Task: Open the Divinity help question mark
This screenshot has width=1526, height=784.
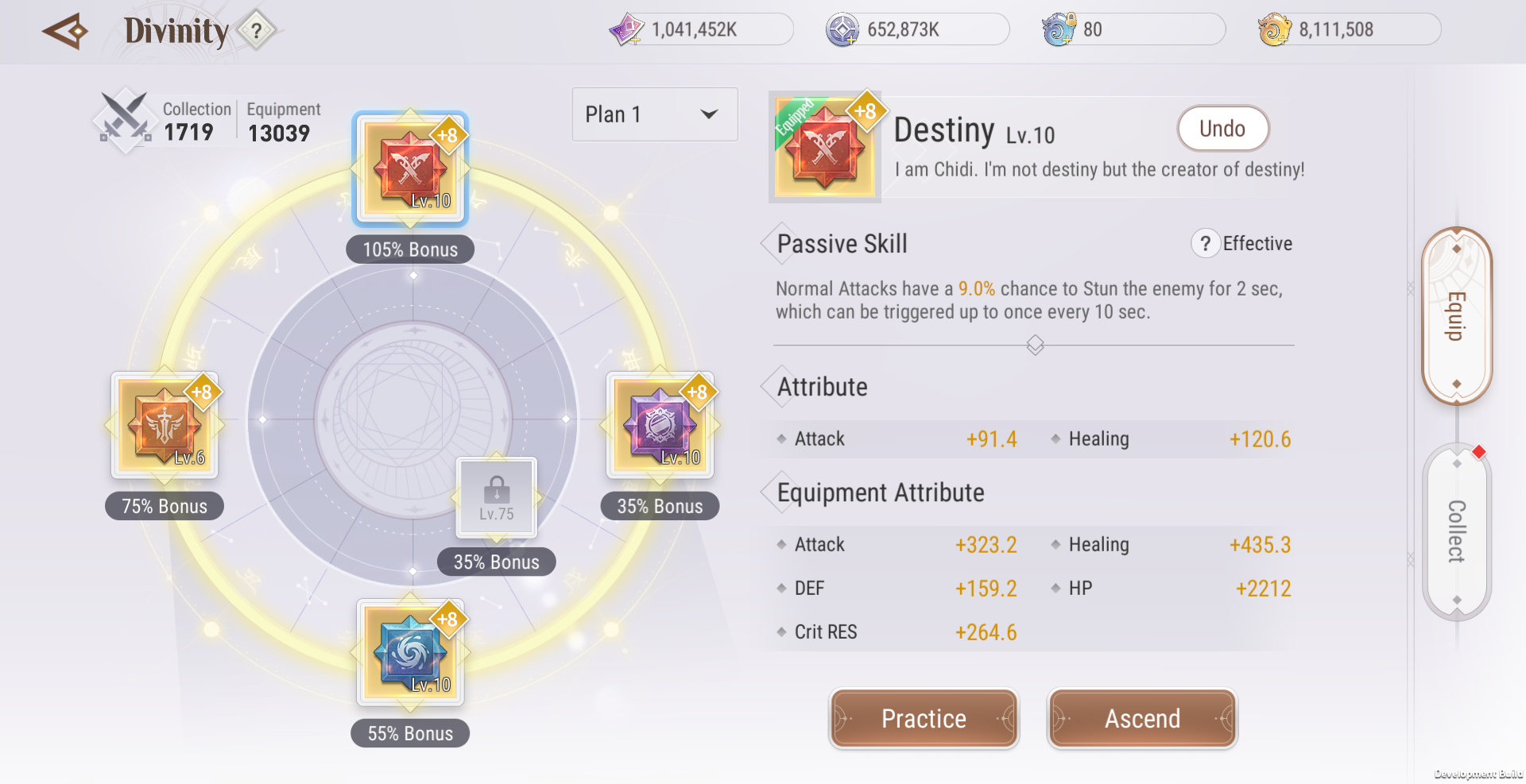Action: pyautogui.click(x=255, y=31)
